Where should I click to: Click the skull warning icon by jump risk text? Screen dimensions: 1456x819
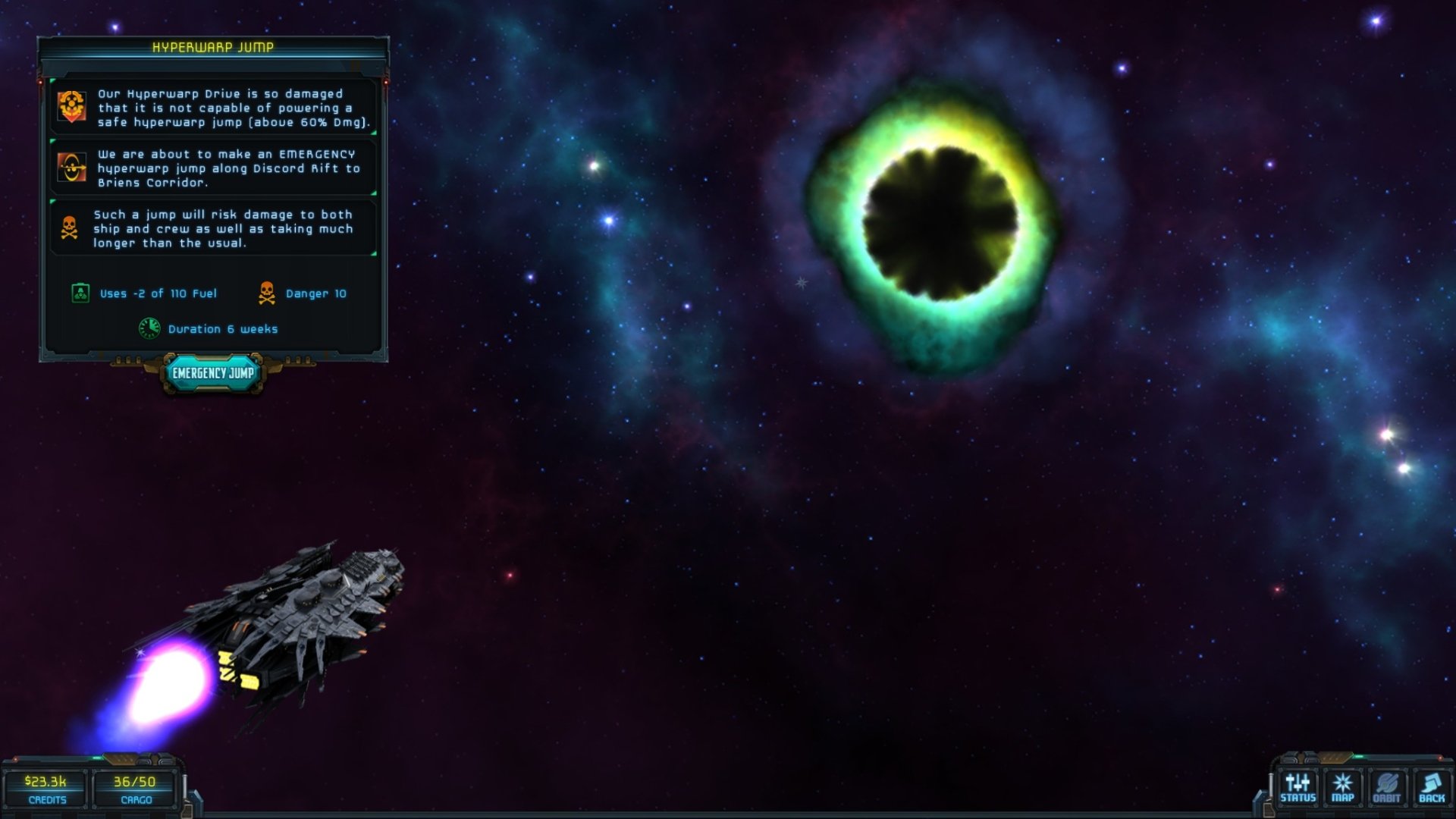click(68, 225)
